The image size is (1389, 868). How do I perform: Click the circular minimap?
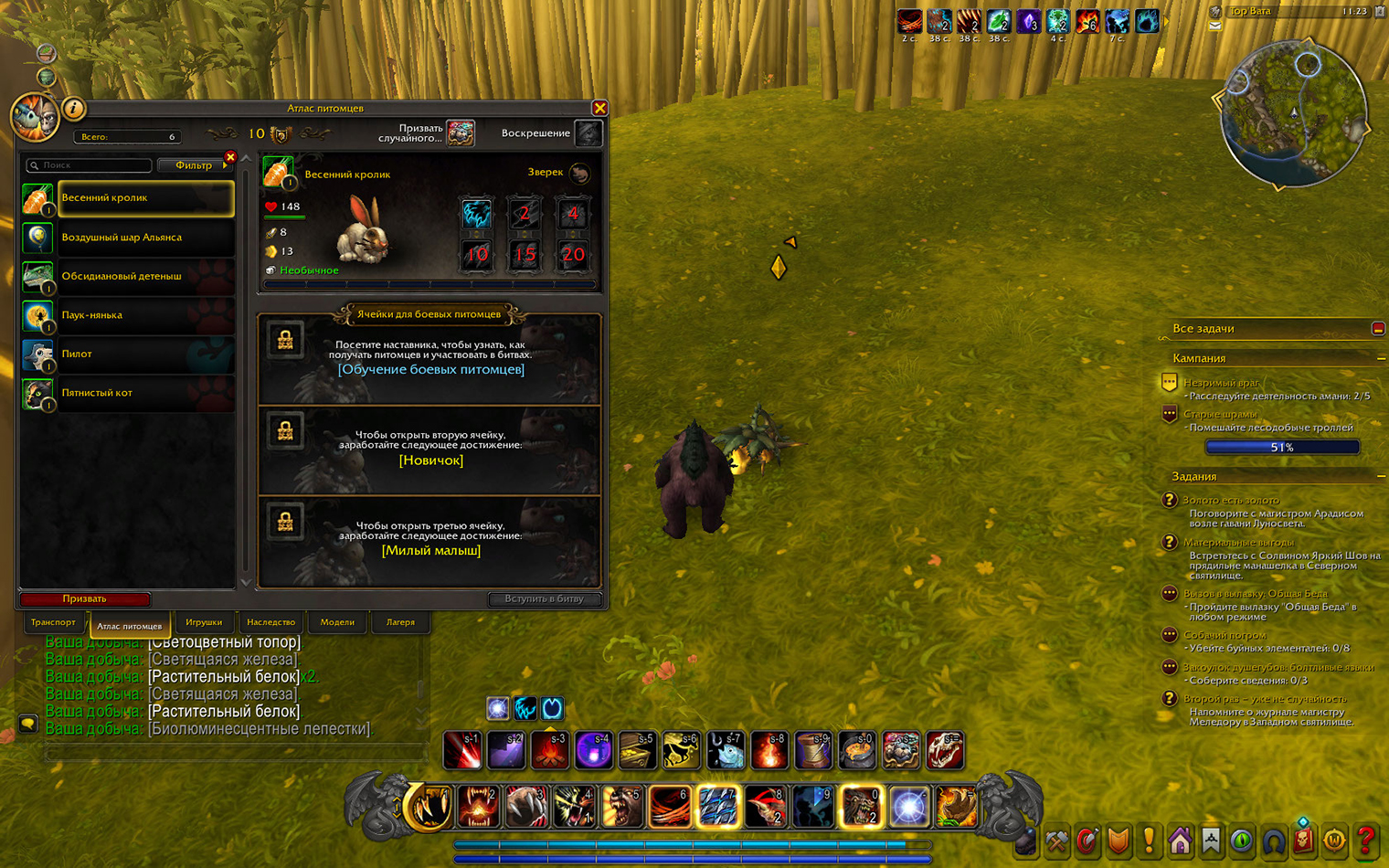point(1294,114)
